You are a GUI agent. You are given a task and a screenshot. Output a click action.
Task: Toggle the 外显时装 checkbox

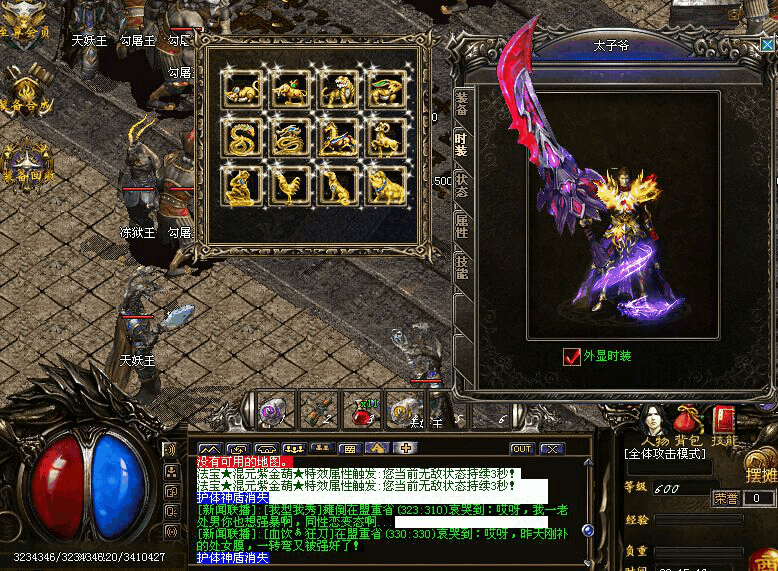572,356
